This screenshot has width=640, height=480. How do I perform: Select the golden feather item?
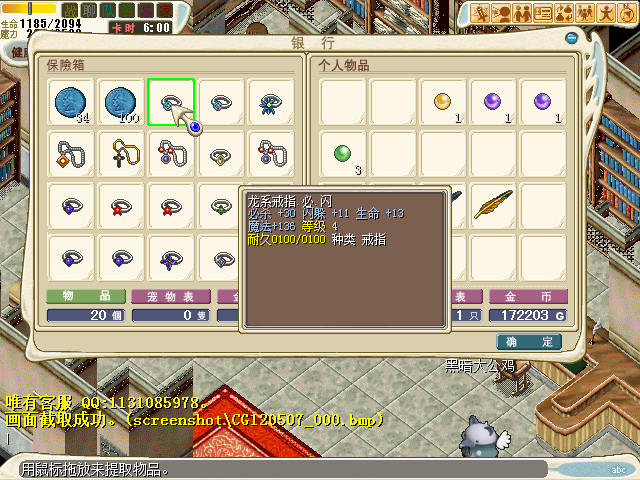[x=493, y=203]
